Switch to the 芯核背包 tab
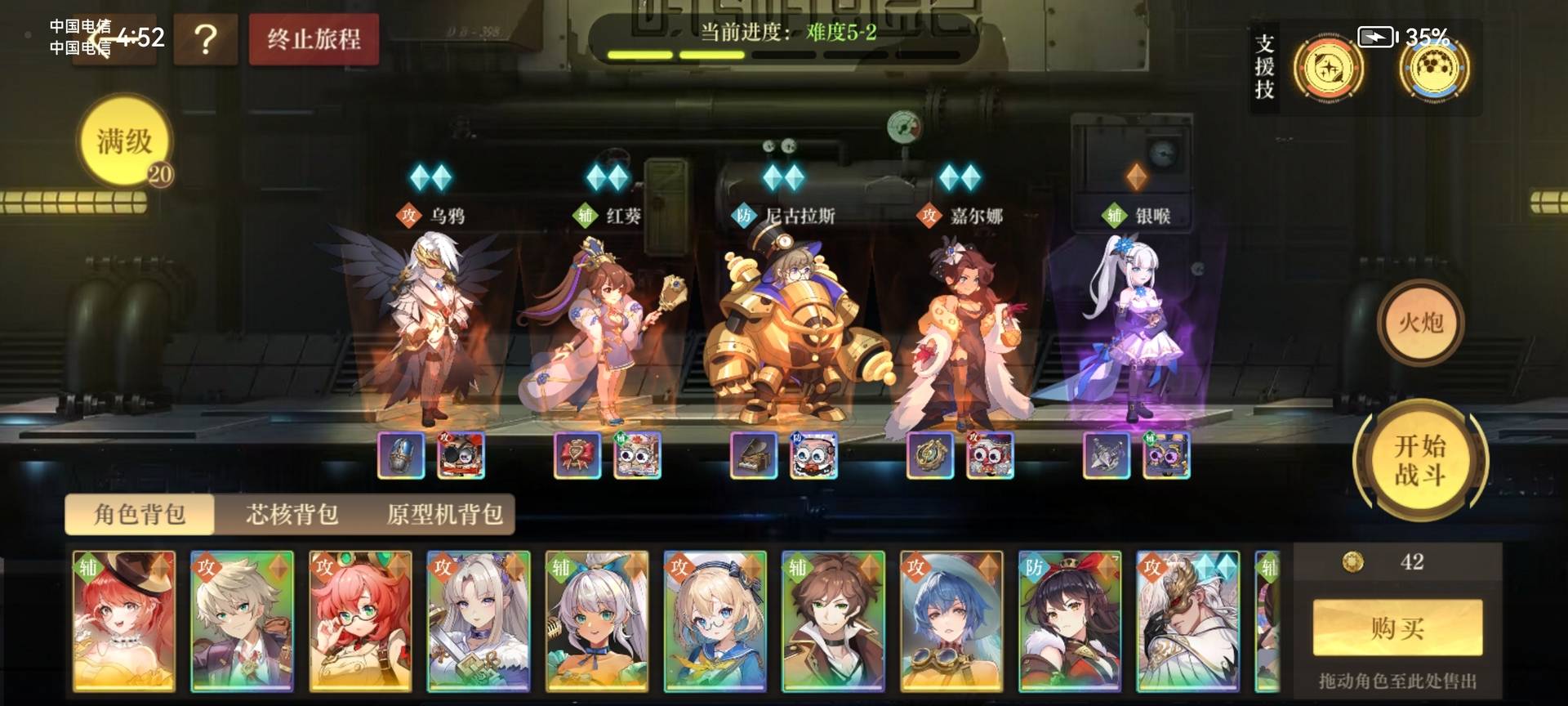This screenshot has width=1568, height=706. point(292,514)
